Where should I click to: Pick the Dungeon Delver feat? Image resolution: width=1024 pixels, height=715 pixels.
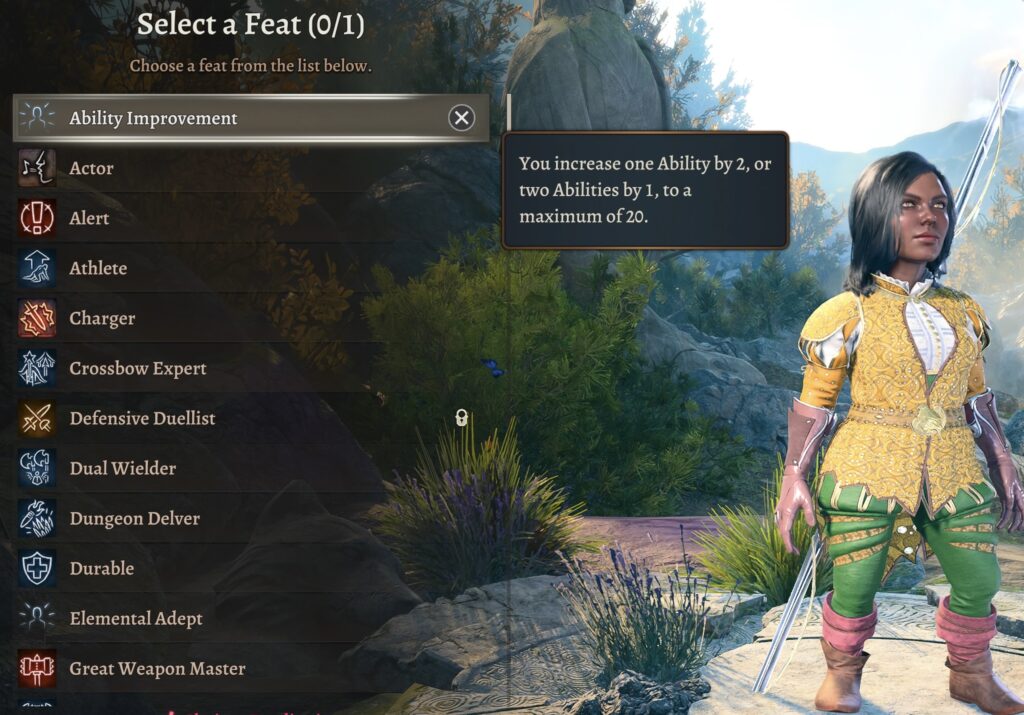pos(134,518)
